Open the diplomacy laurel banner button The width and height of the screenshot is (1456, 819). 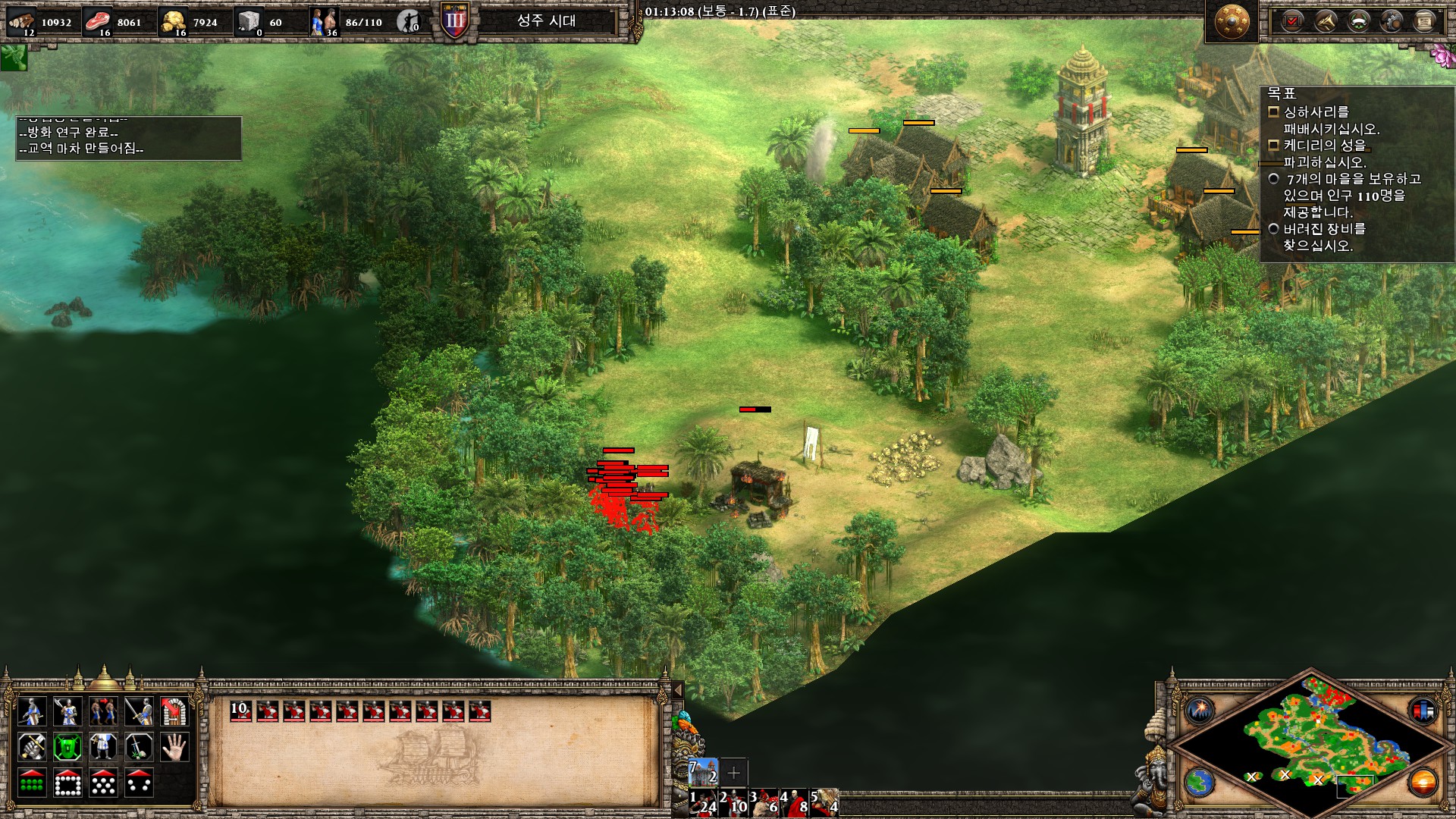[1358, 21]
